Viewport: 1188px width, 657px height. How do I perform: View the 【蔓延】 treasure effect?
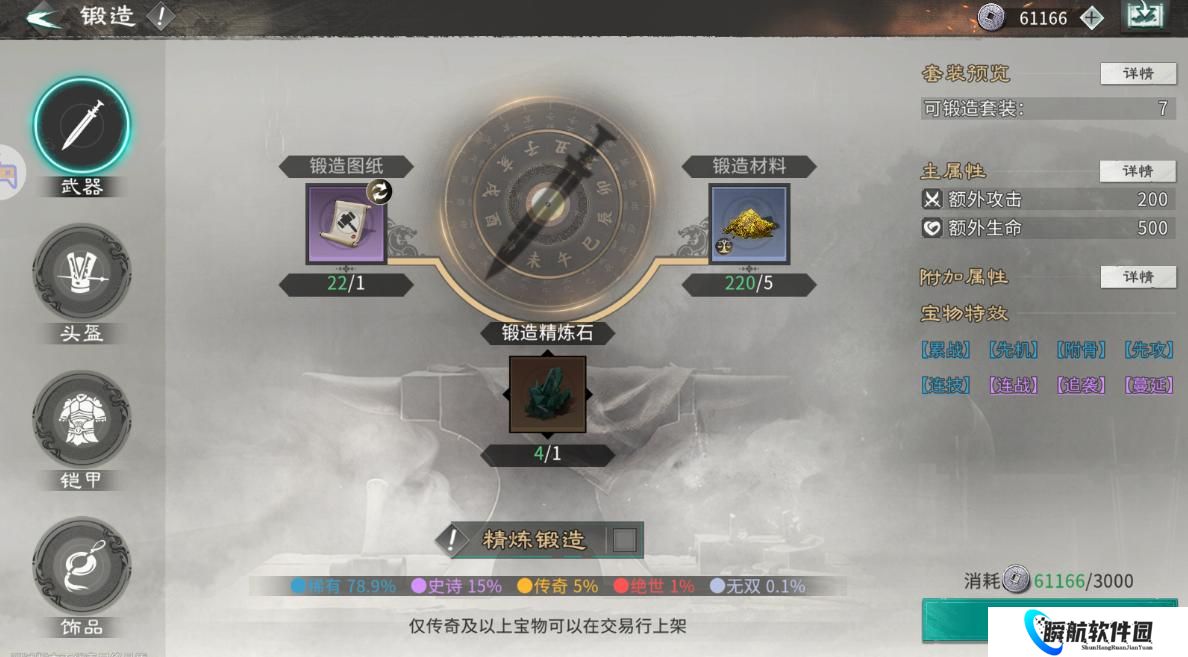tap(1149, 385)
